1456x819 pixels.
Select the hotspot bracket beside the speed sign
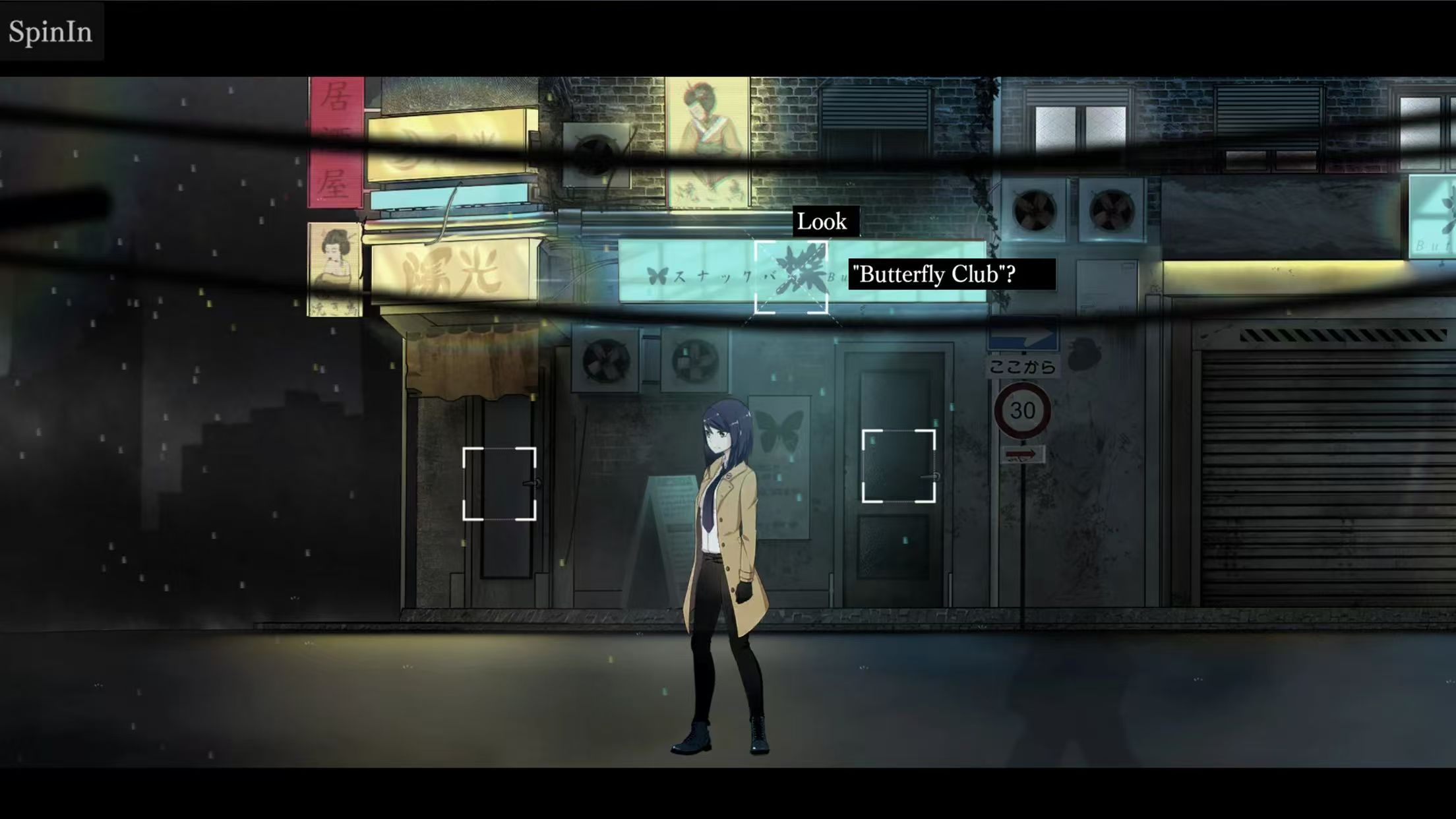click(898, 466)
